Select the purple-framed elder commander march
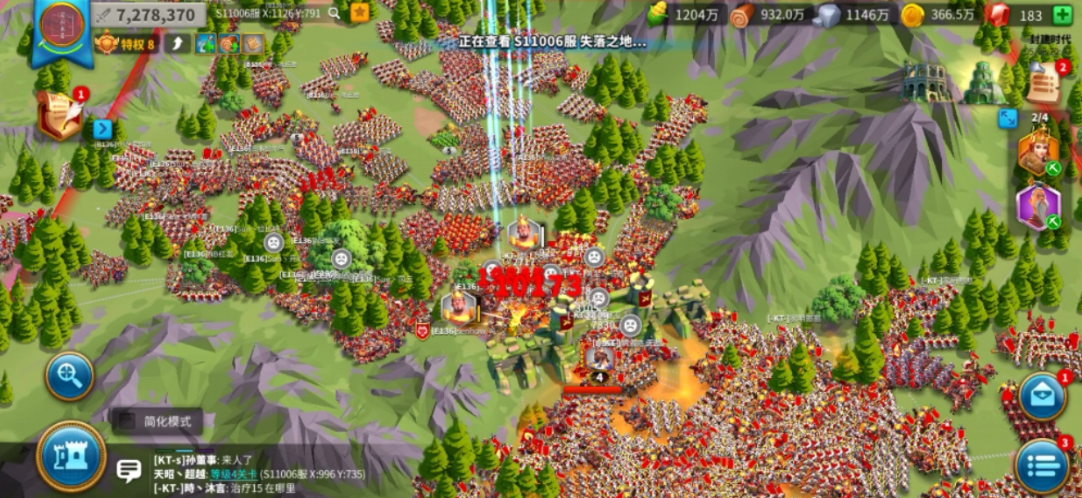Viewport: 1082px width, 498px height. click(1039, 206)
